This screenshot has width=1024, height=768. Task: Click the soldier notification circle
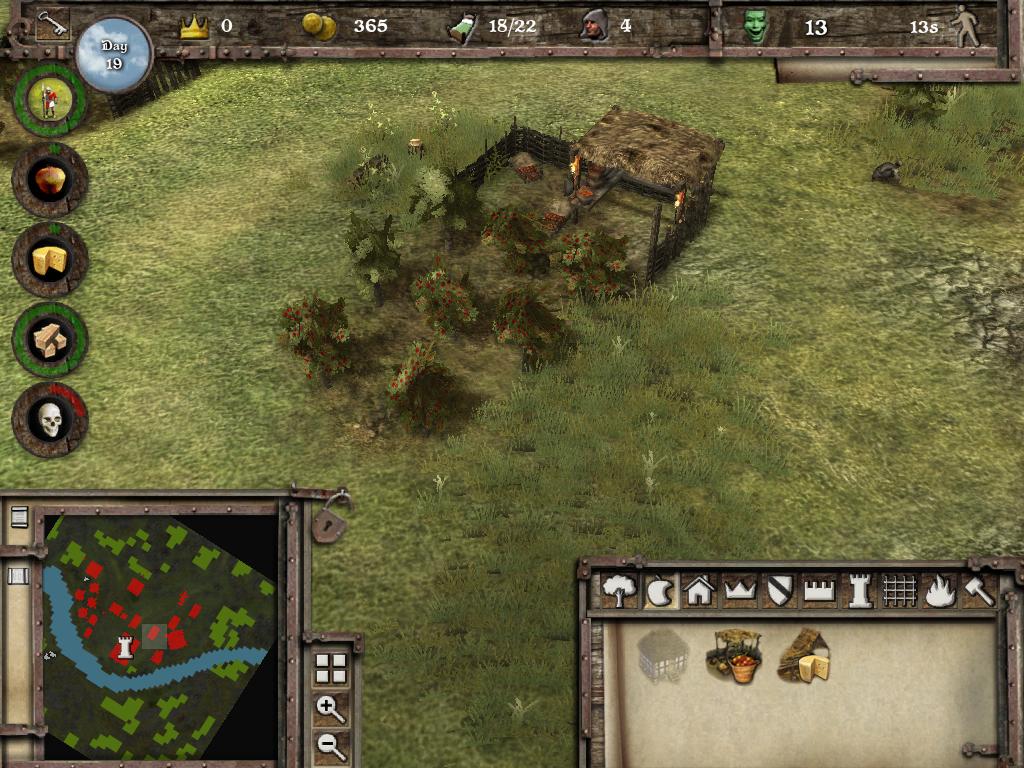tap(49, 100)
